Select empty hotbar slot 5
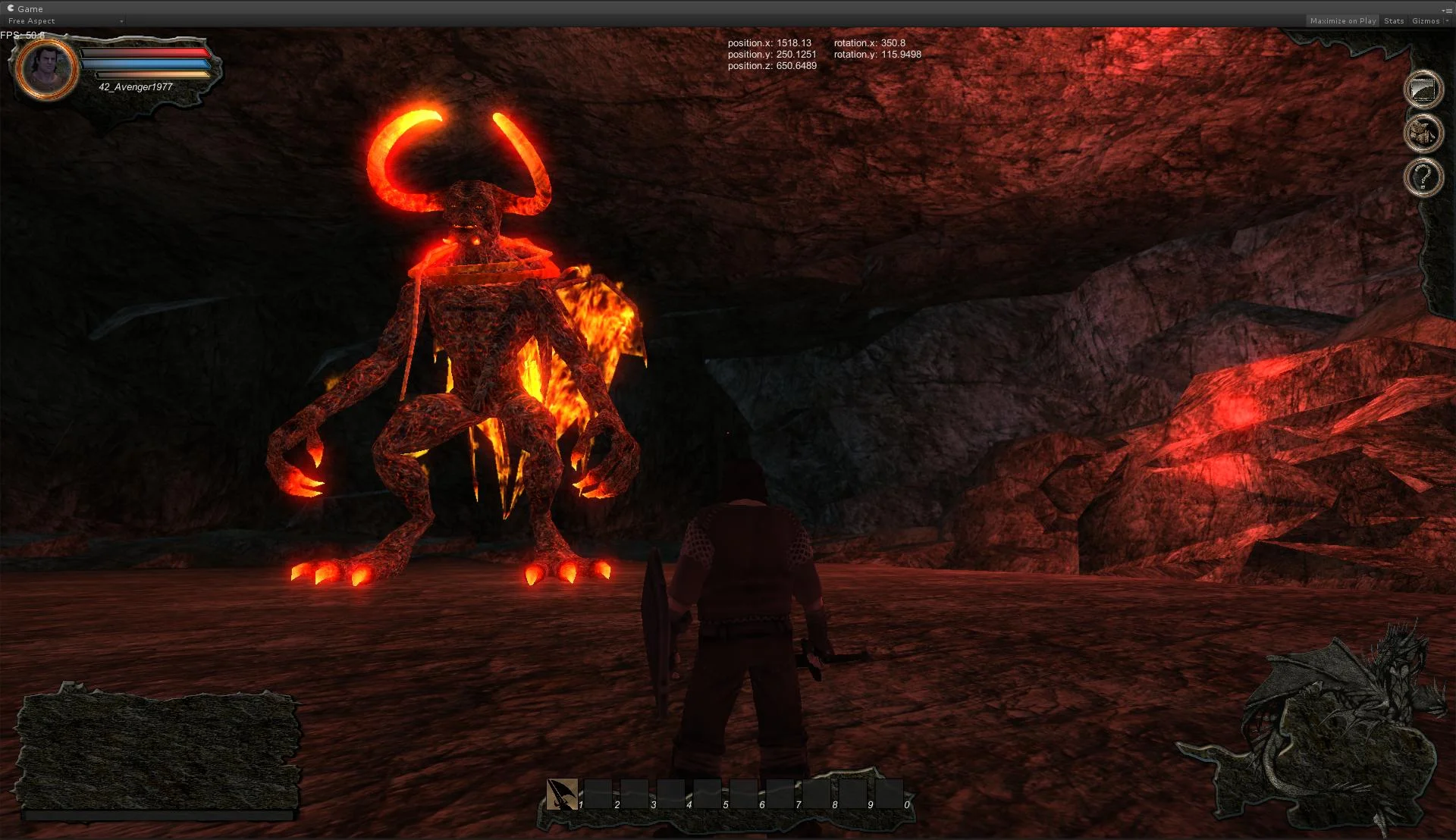 pos(708,794)
